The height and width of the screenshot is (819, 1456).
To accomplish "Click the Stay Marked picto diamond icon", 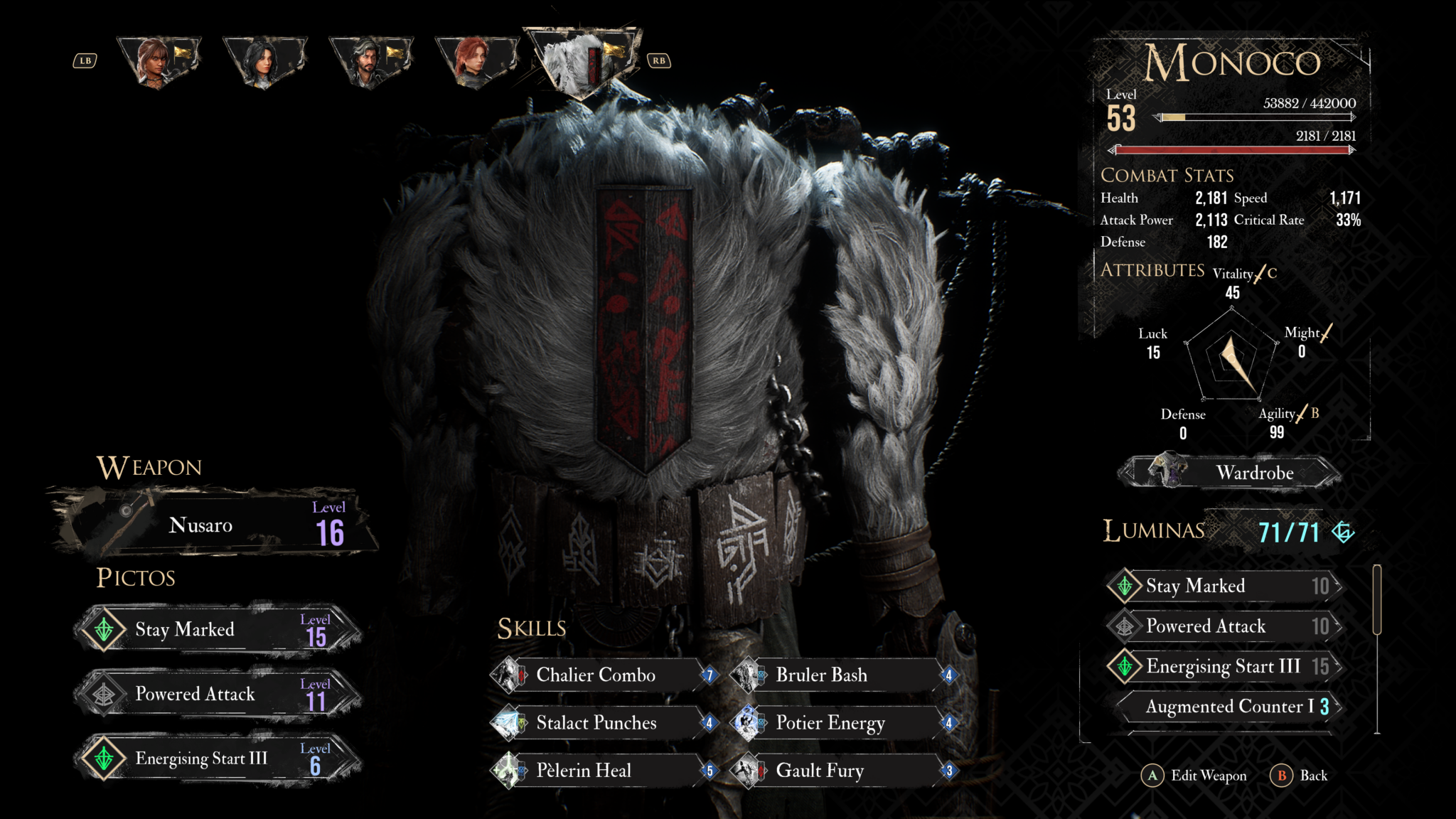I will pyautogui.click(x=104, y=629).
